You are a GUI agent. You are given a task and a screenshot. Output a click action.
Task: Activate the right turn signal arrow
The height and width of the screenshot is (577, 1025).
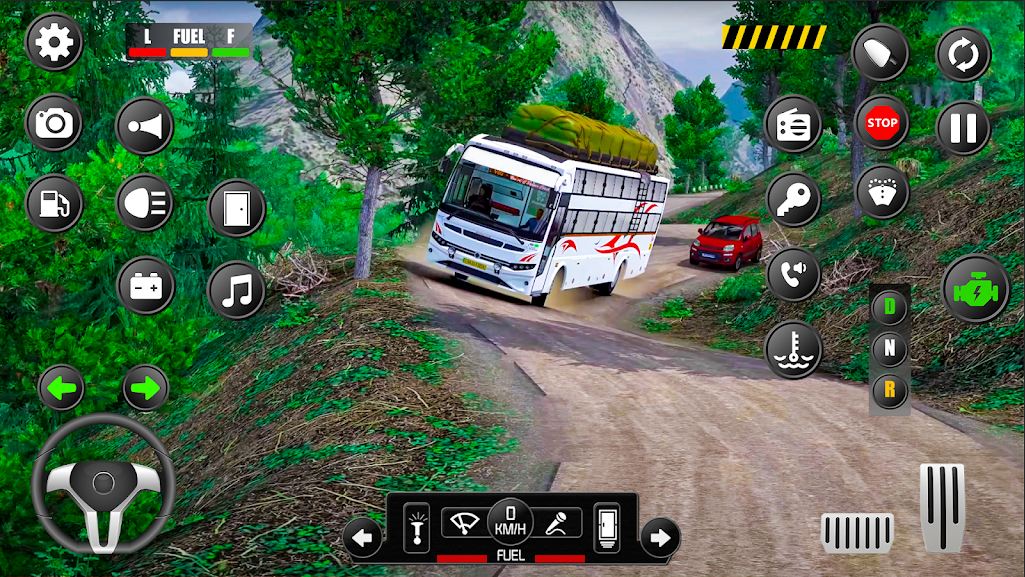(145, 388)
